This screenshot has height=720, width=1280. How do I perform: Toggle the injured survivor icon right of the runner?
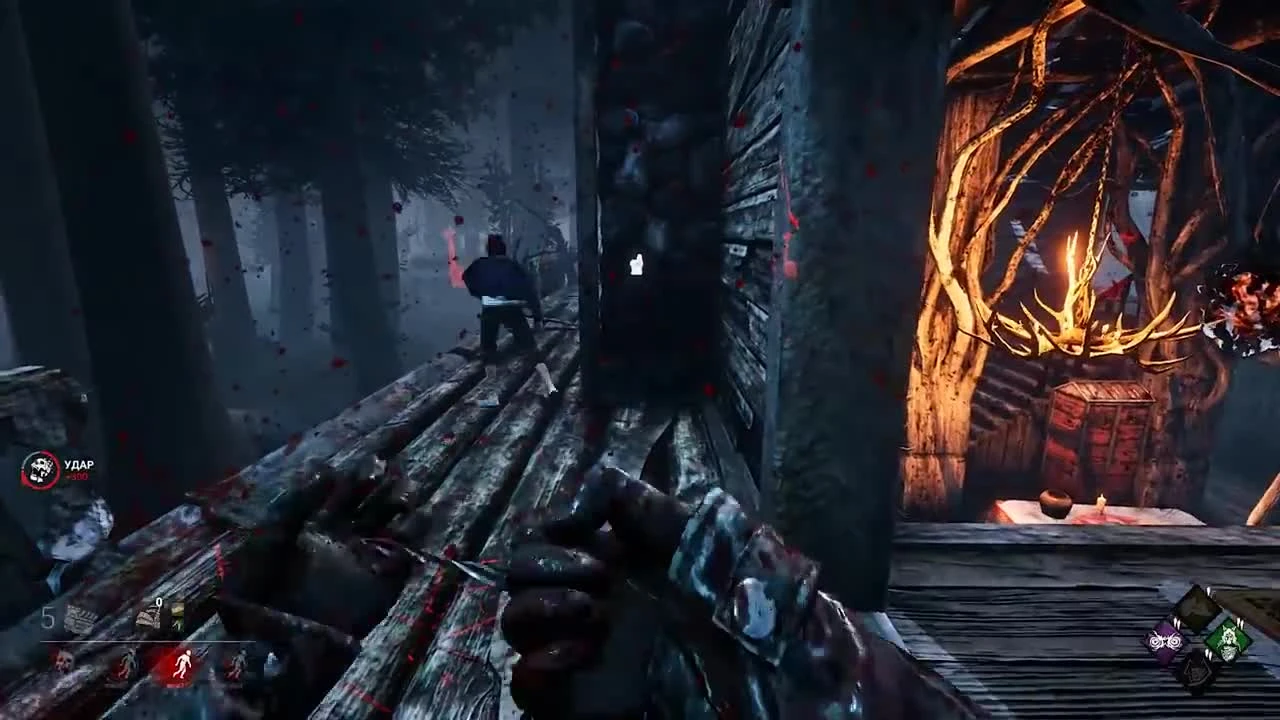[237, 665]
